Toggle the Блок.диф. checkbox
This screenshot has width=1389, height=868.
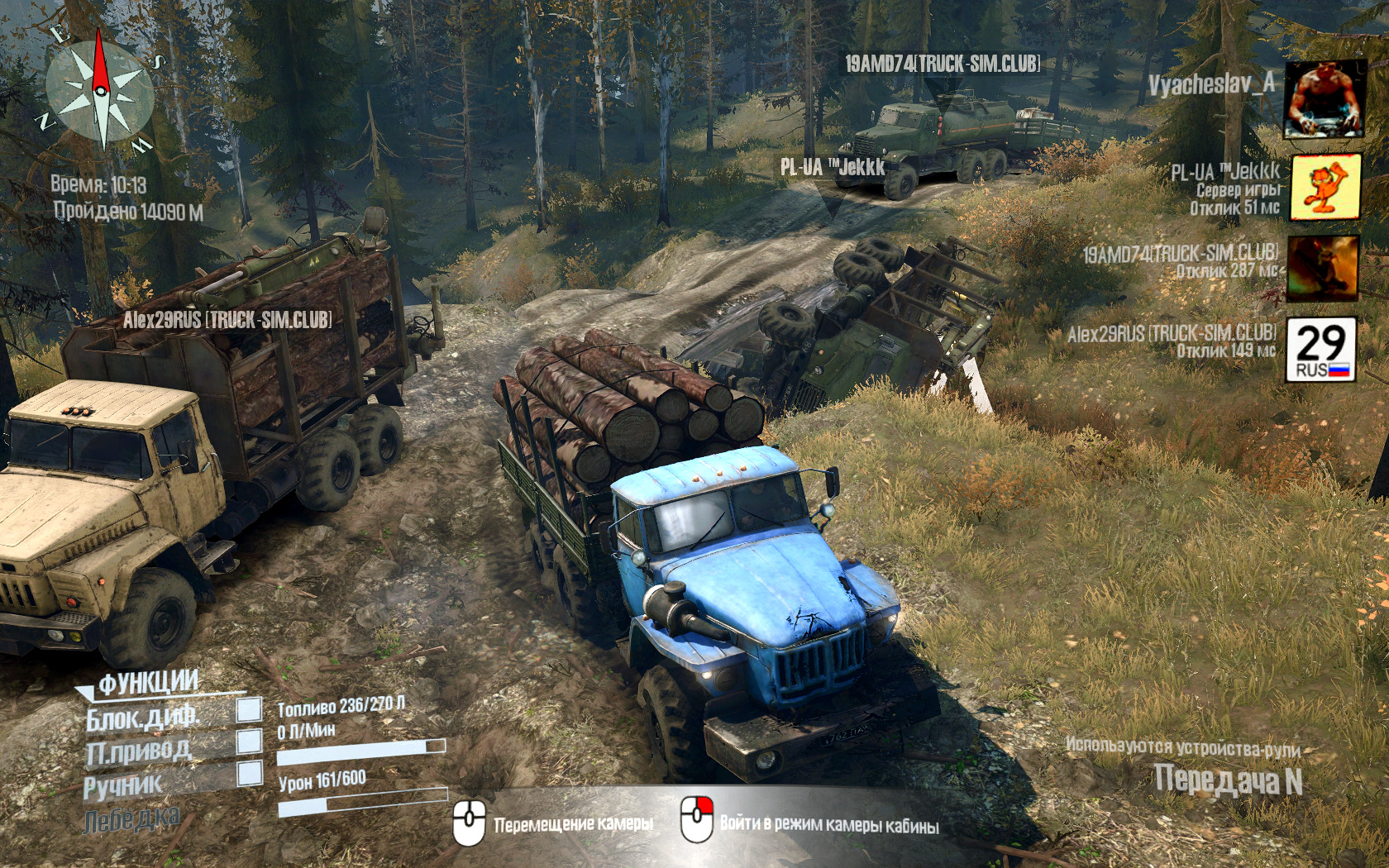tap(249, 709)
